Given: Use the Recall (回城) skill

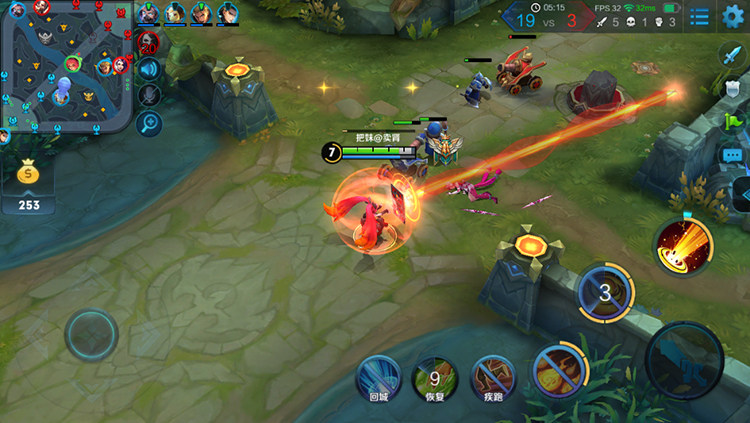Looking at the screenshot, I should click(x=378, y=378).
